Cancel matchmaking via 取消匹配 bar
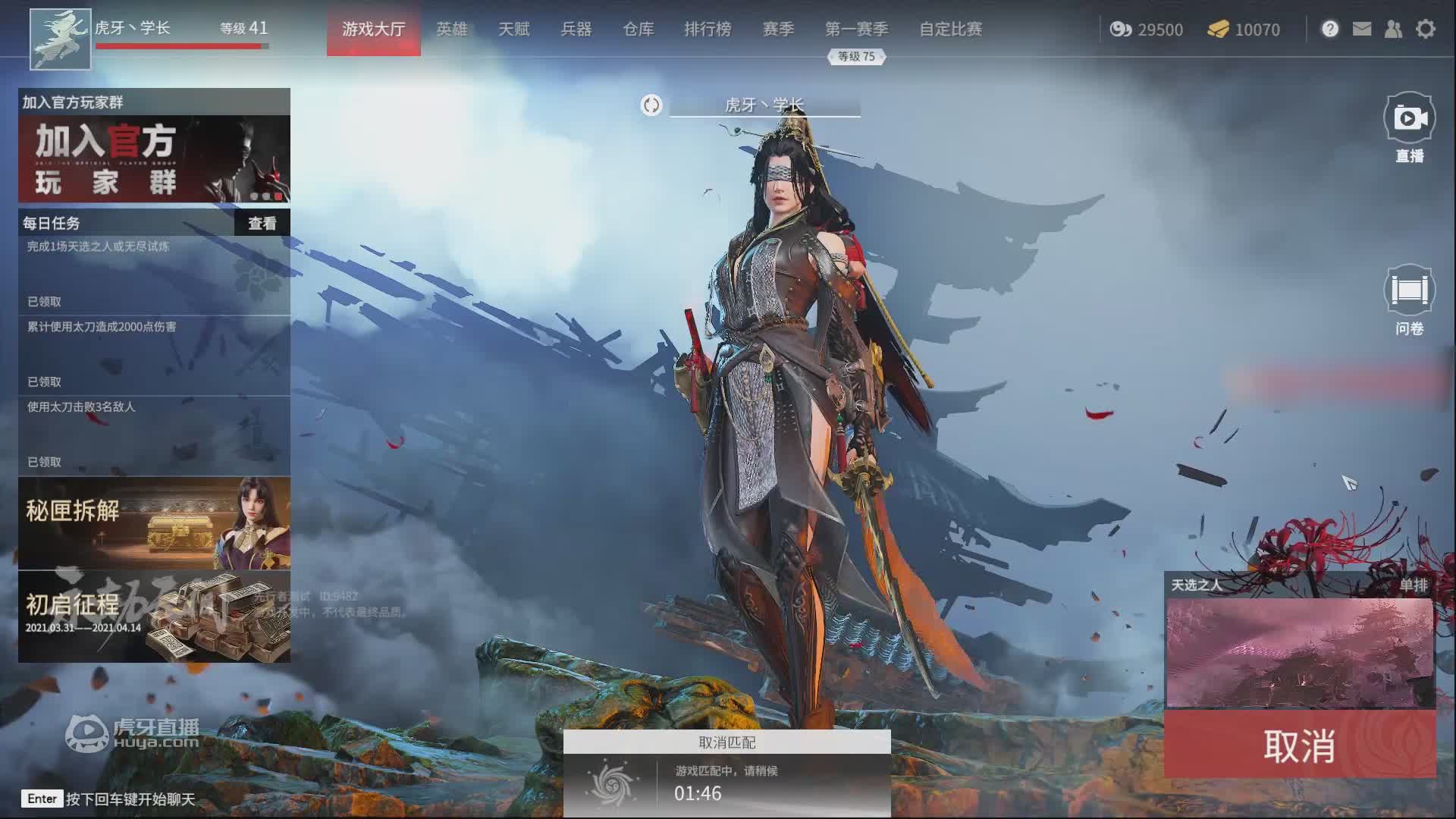 click(x=726, y=742)
